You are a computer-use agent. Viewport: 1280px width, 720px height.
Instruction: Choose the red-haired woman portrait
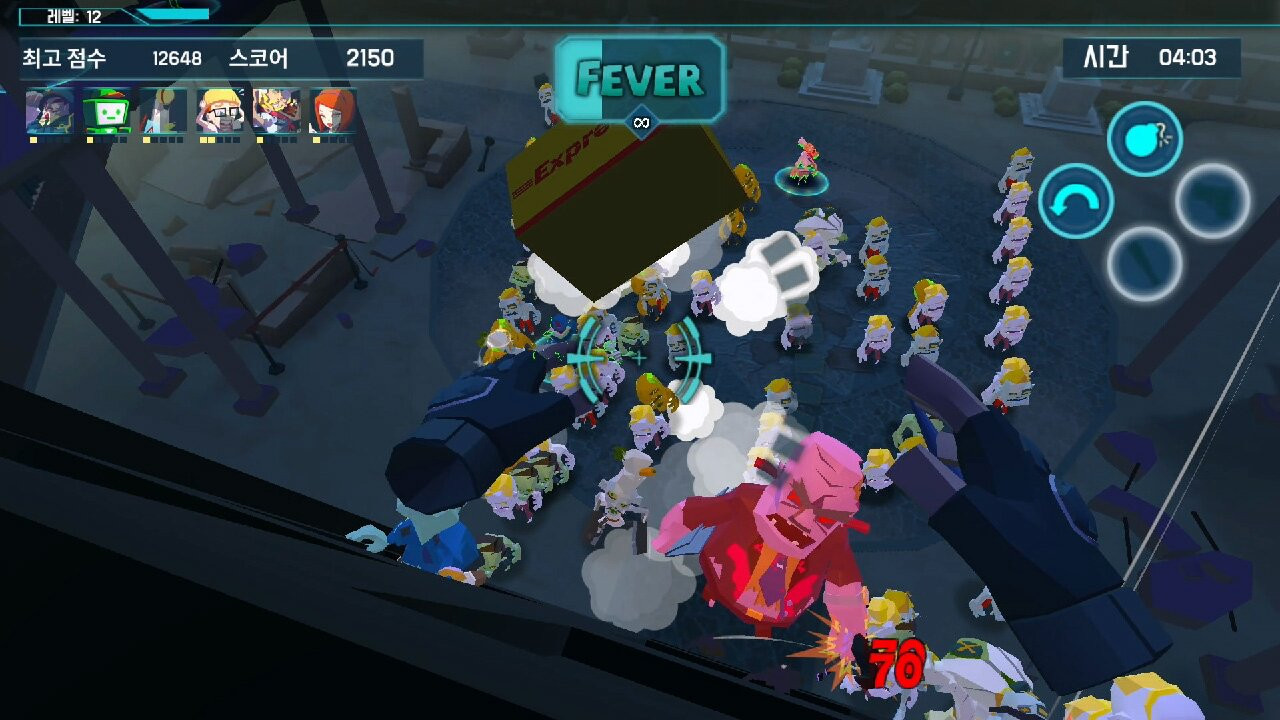point(333,110)
